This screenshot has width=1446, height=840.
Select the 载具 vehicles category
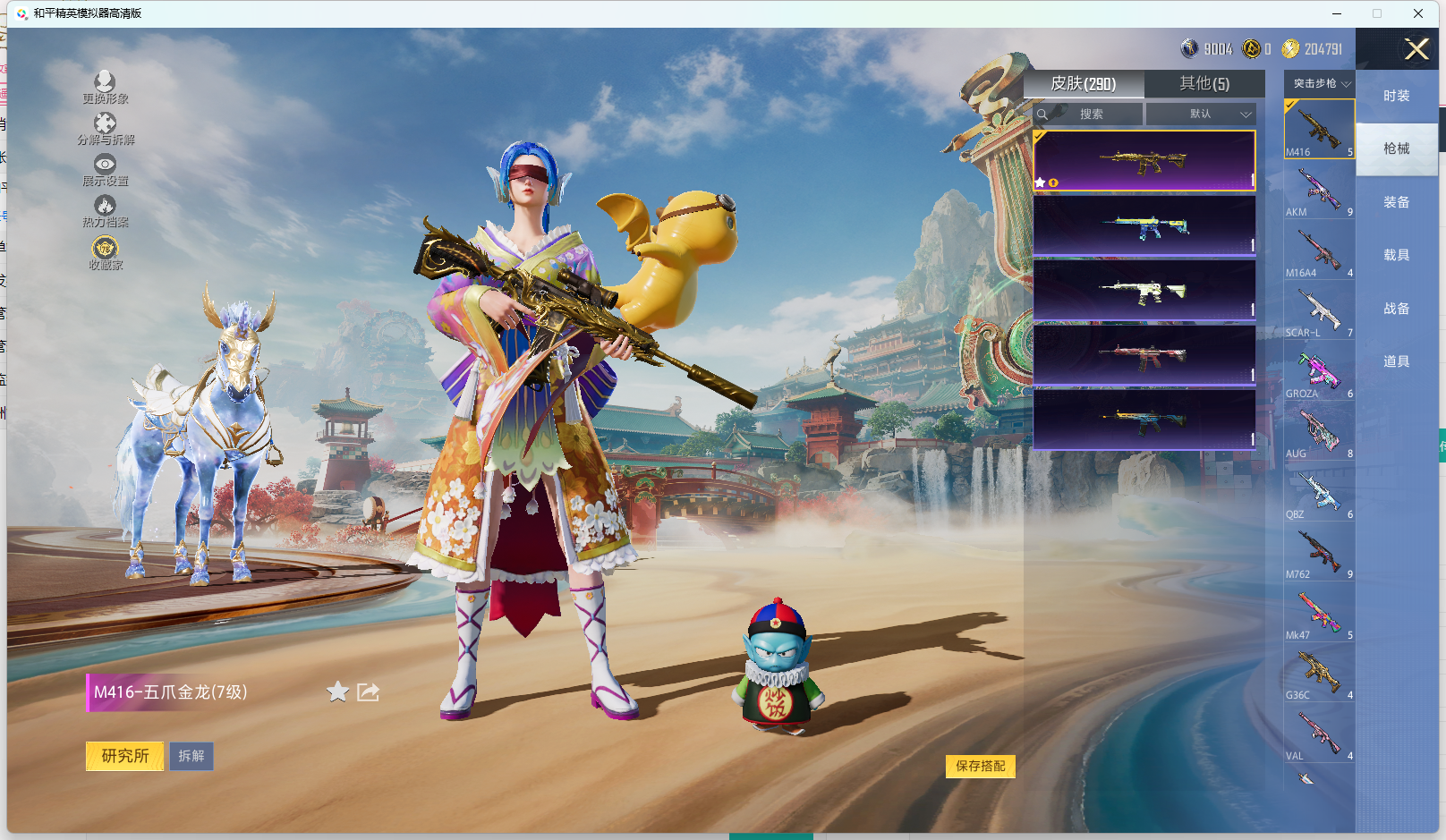tap(1396, 255)
